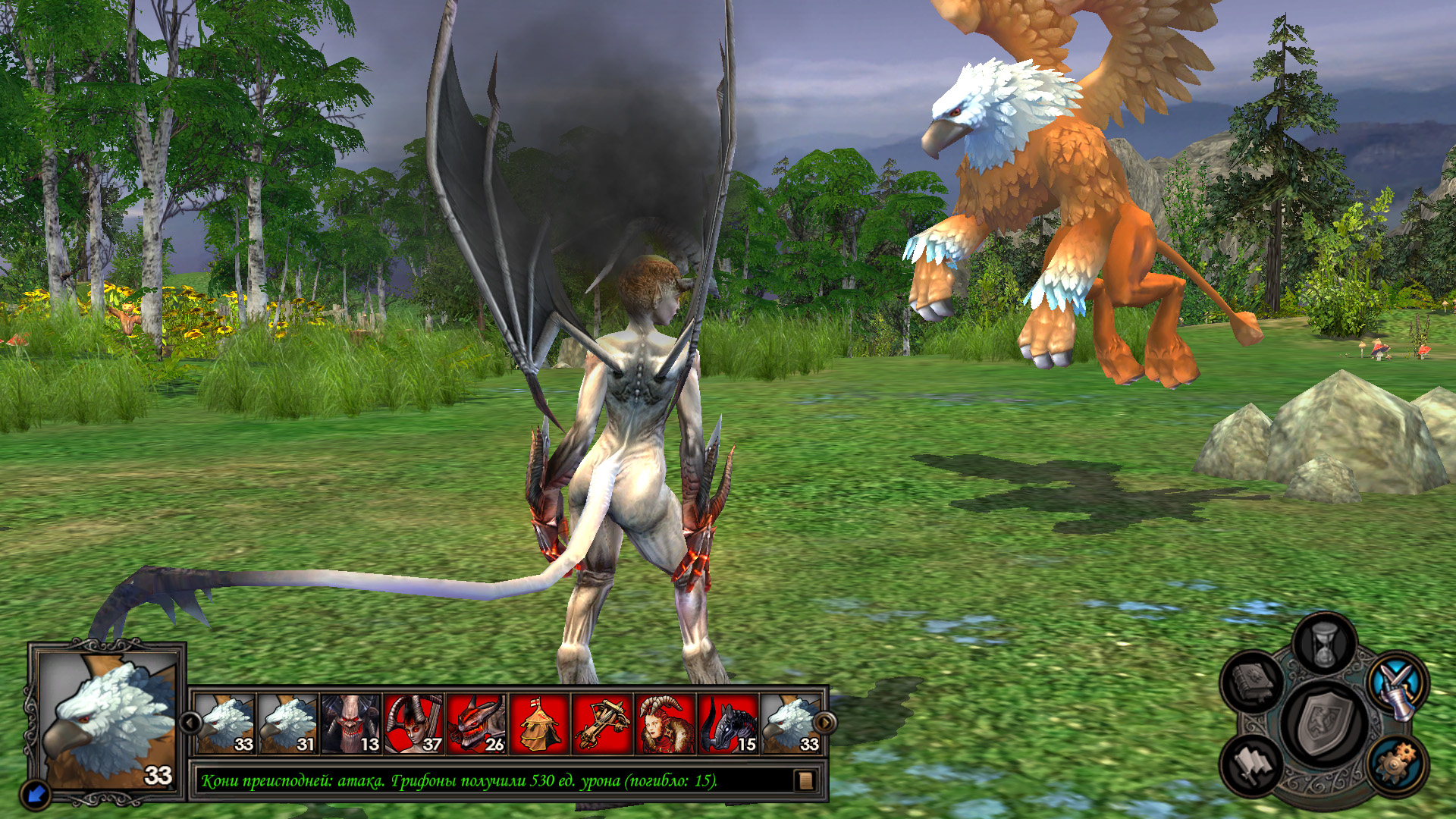Advance the initiative bar with the right arrow

click(x=824, y=722)
